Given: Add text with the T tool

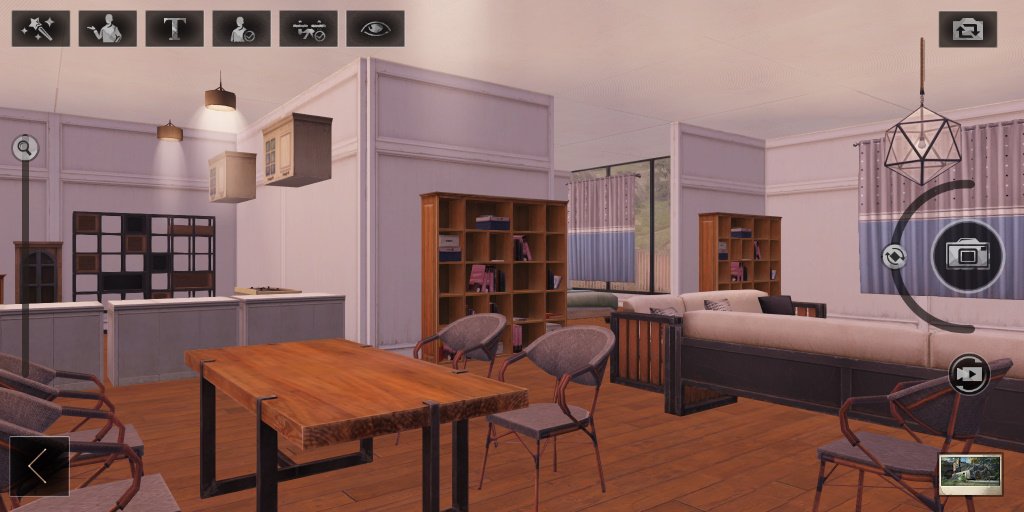Looking at the screenshot, I should click(174, 29).
